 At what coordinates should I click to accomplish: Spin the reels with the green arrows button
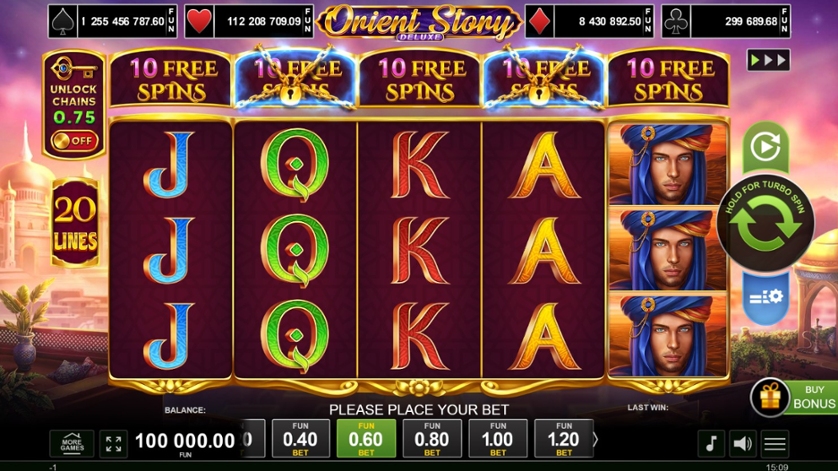click(x=766, y=224)
